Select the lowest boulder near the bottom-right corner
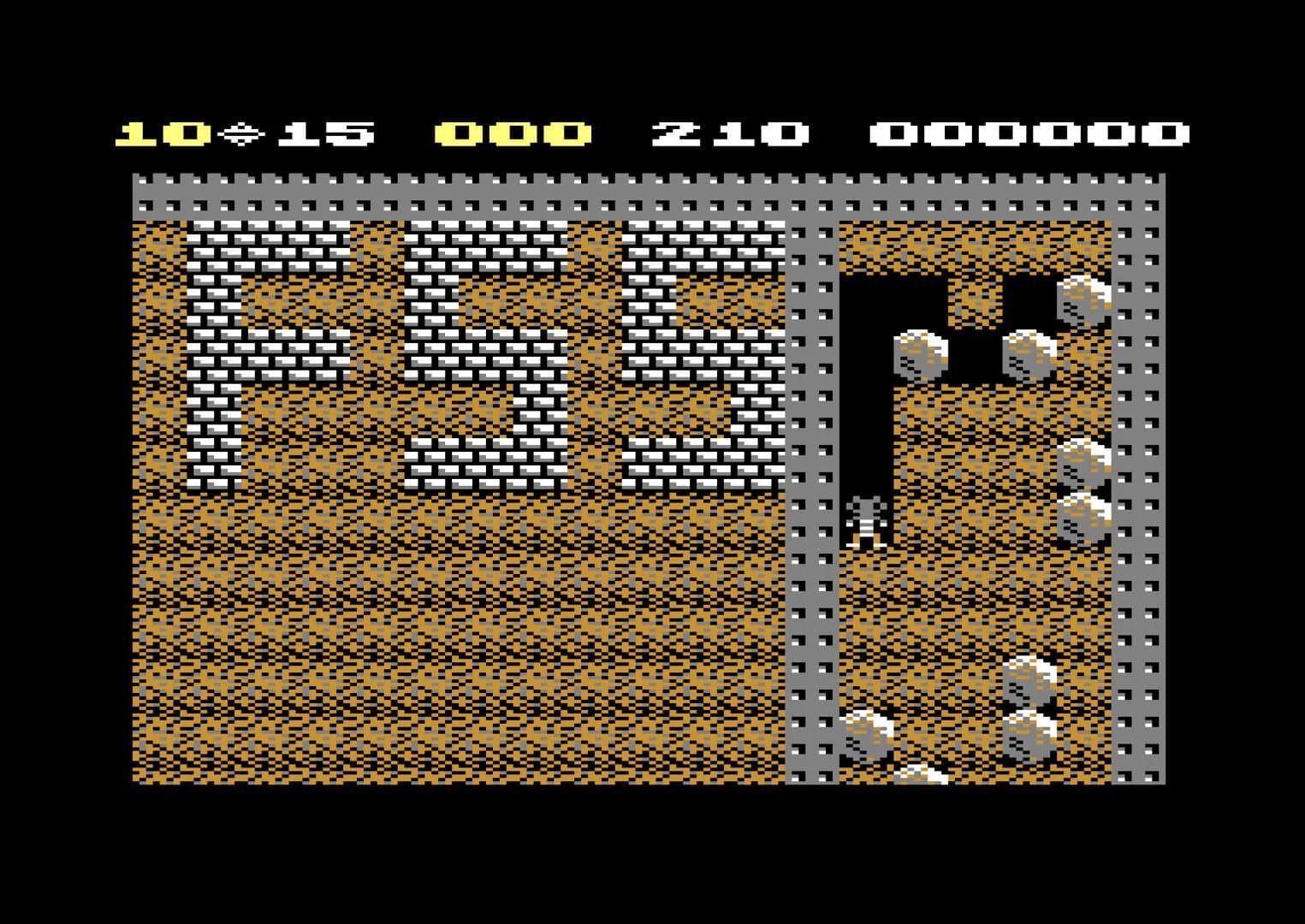This screenshot has height=924, width=1305. [920, 774]
